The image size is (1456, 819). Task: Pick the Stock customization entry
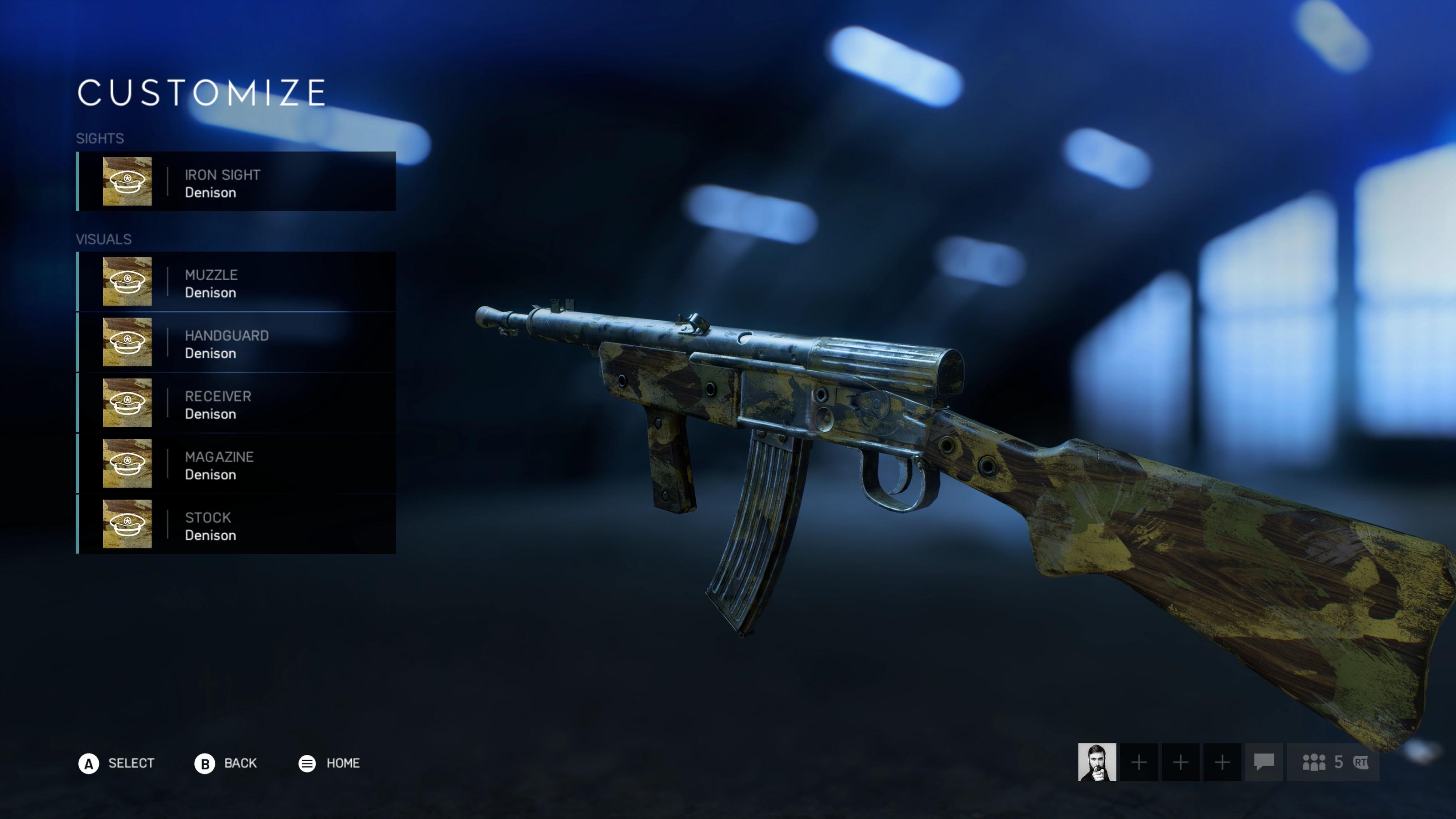pos(236,524)
